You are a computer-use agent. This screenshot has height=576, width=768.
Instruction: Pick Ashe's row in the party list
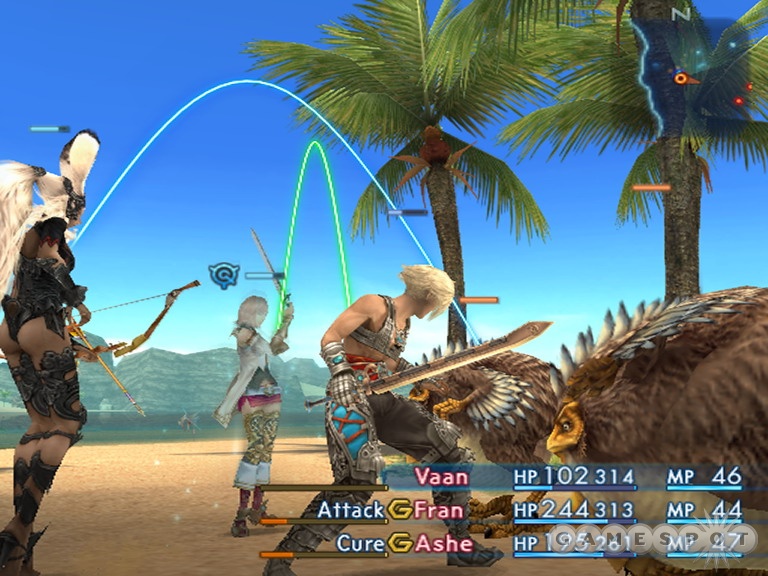pos(440,543)
